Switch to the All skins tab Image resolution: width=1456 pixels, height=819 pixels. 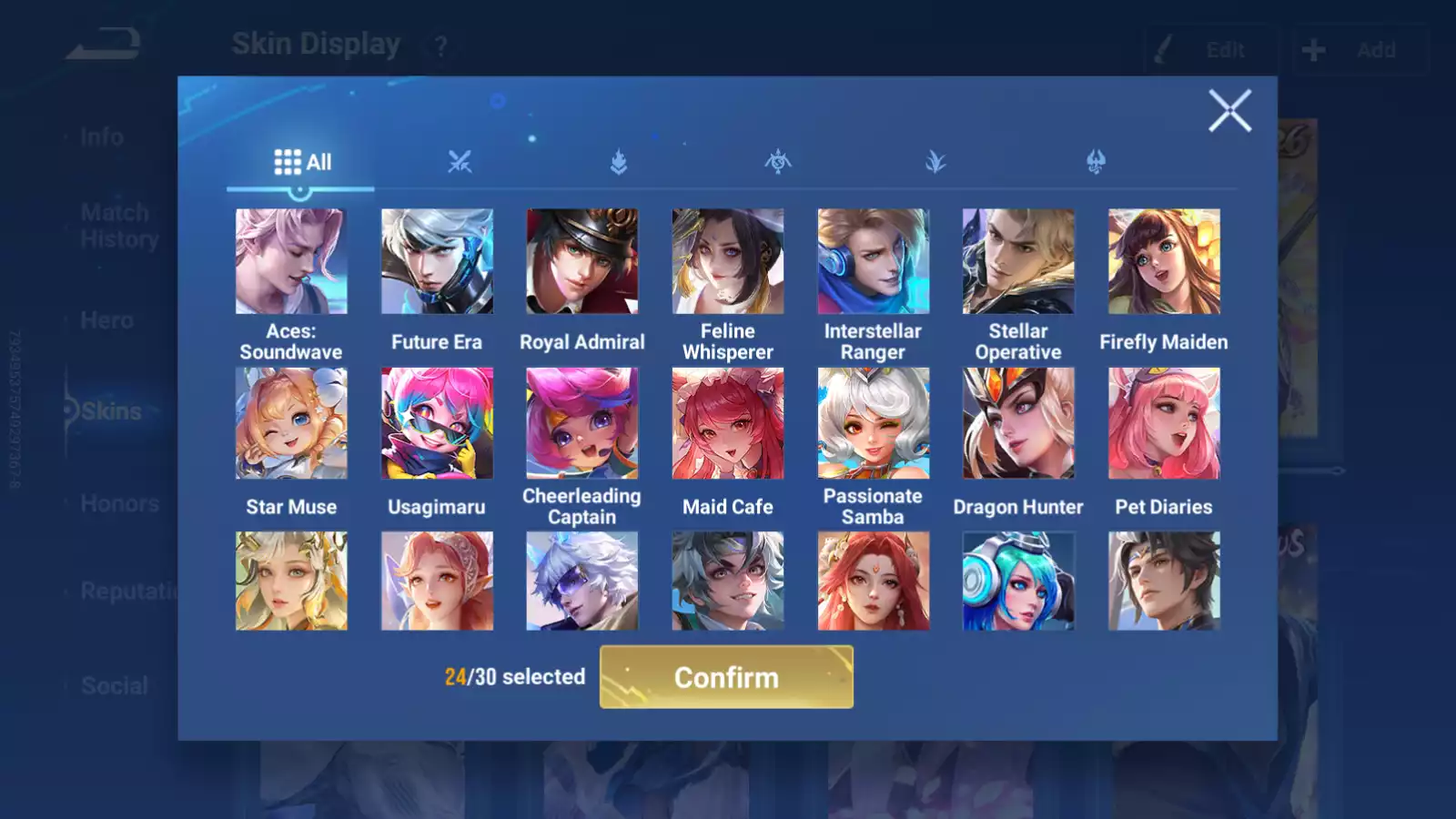tap(303, 162)
